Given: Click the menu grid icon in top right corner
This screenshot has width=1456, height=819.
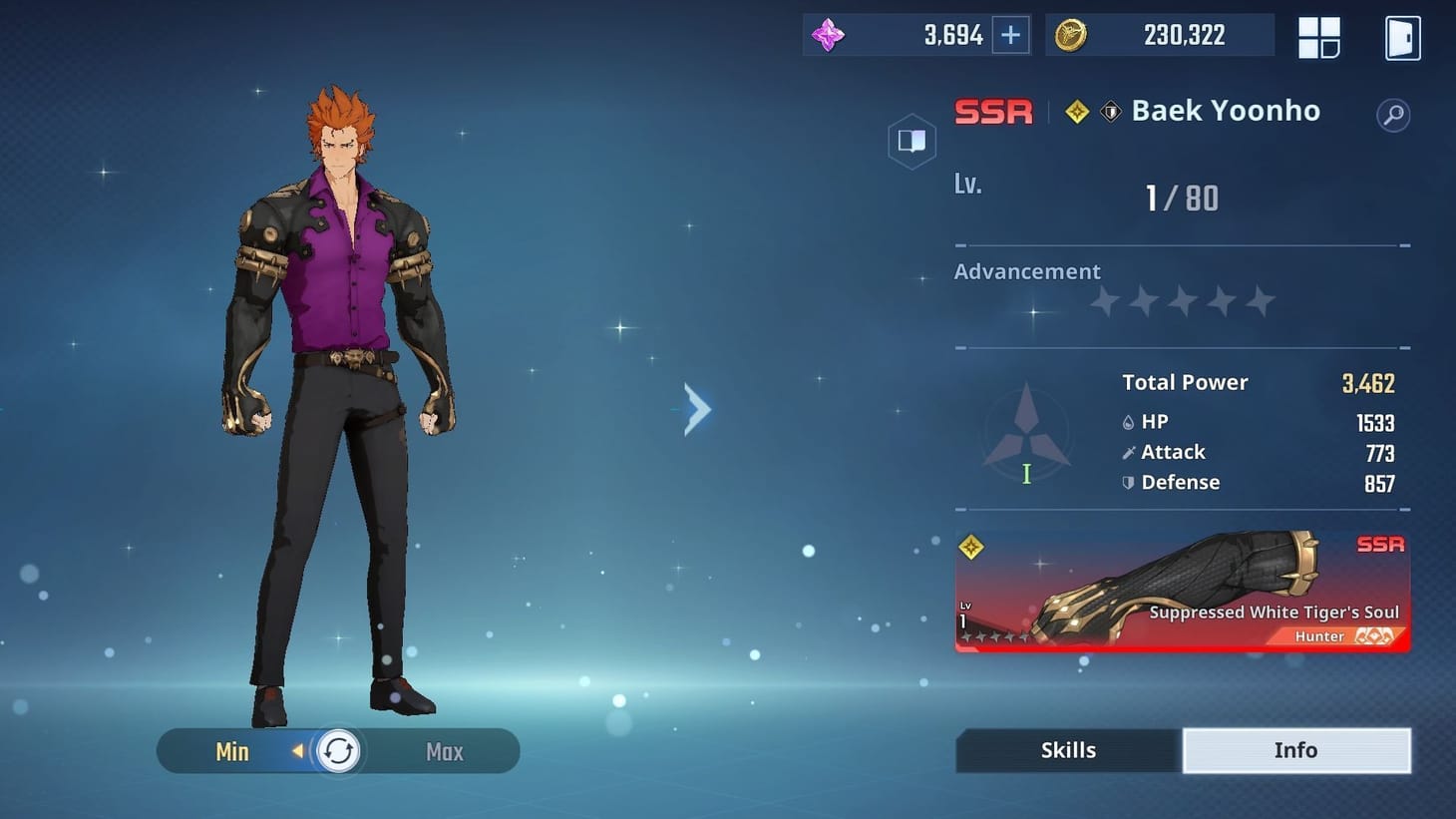Looking at the screenshot, I should tap(1318, 37).
